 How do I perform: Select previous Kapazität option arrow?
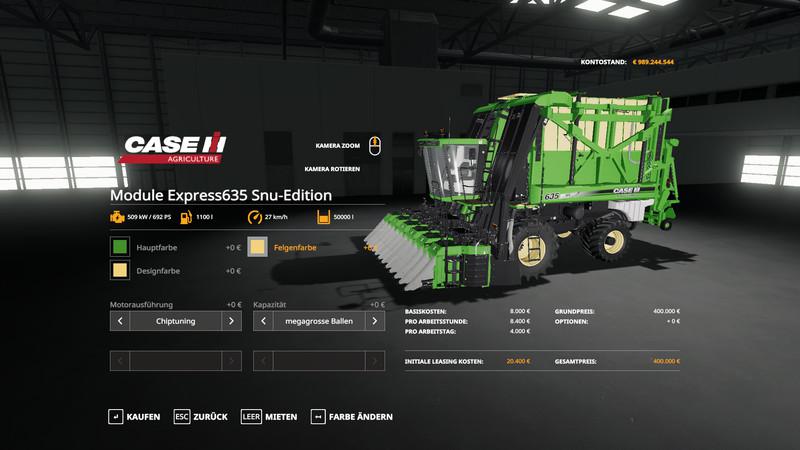[263, 321]
